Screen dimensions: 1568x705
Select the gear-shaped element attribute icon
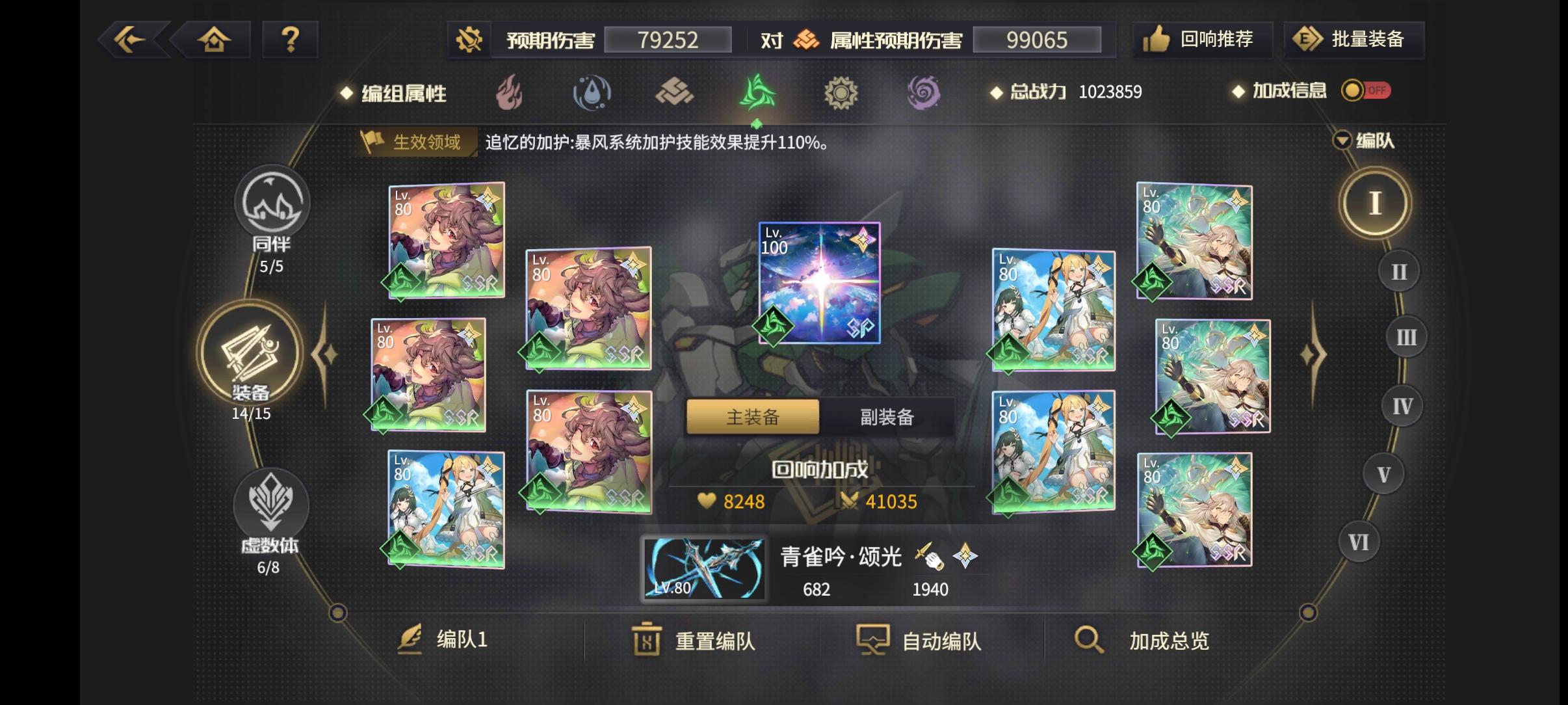[x=843, y=92]
